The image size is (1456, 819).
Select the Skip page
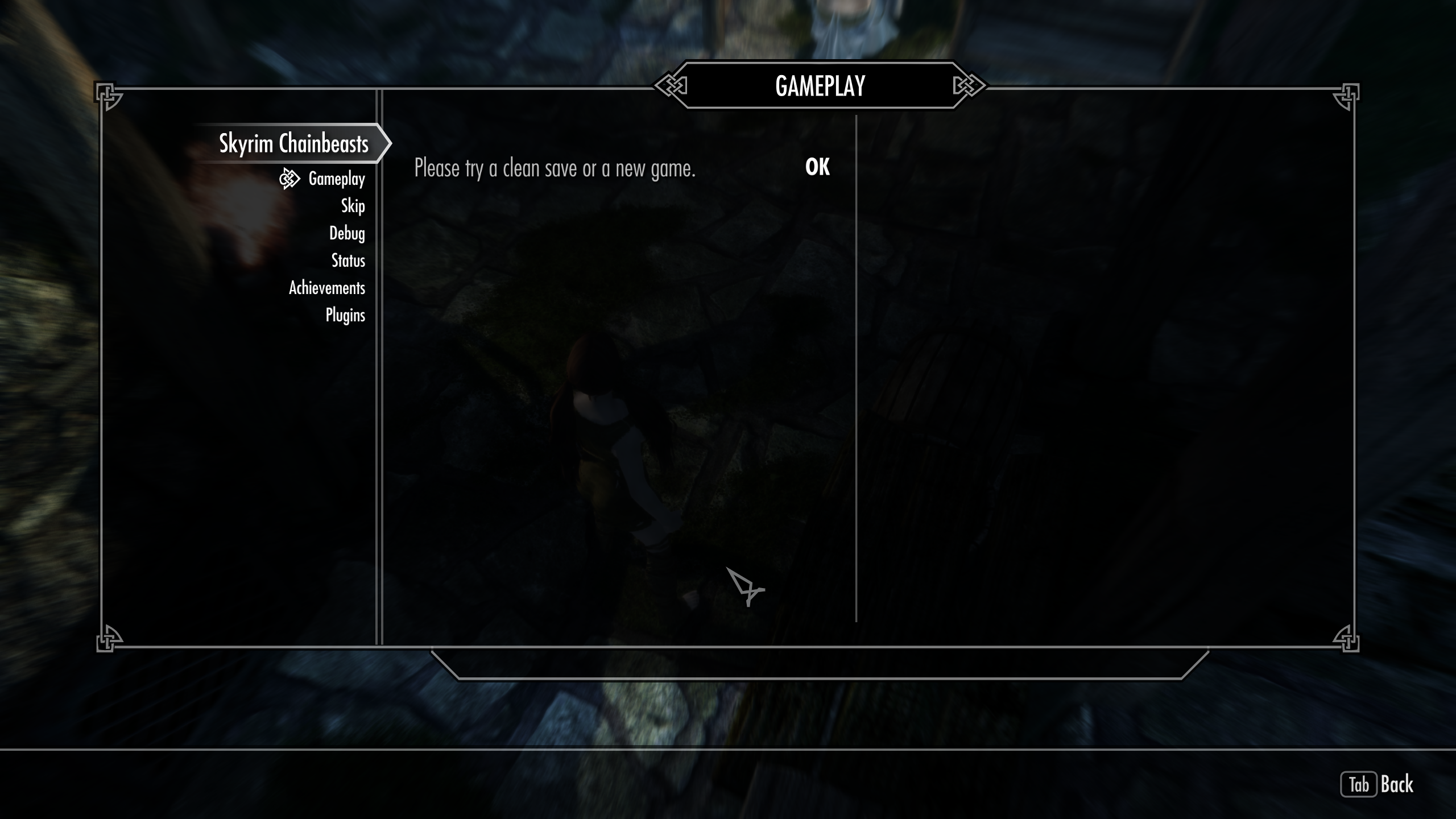pyautogui.click(x=353, y=207)
